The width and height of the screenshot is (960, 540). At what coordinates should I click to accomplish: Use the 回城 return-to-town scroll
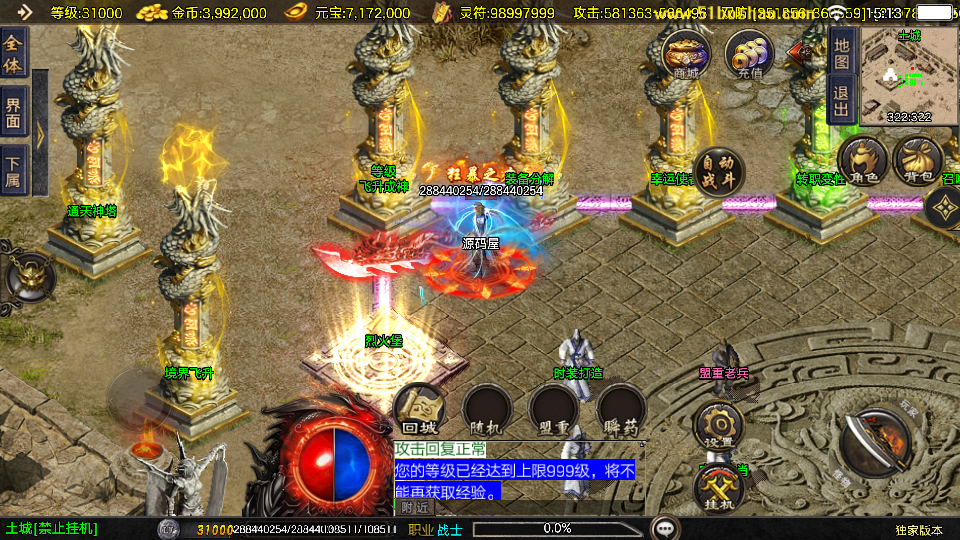[x=419, y=410]
